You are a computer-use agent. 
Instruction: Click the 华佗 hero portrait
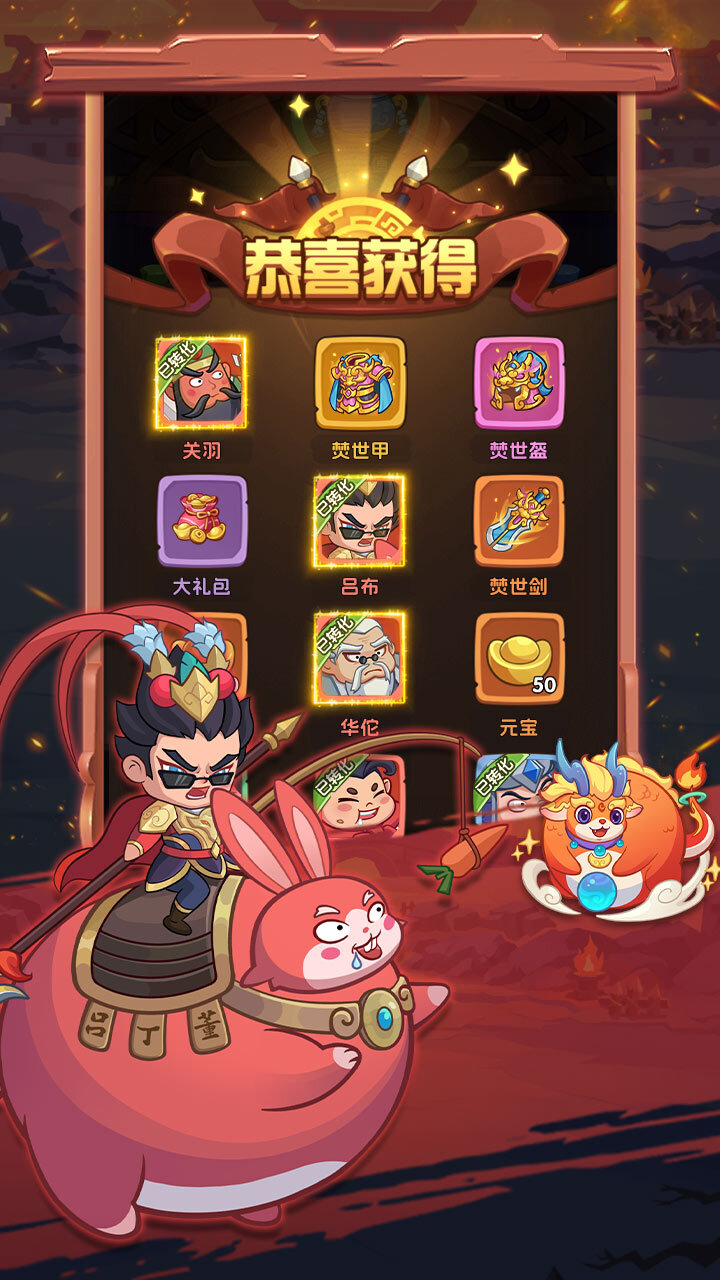[360, 658]
